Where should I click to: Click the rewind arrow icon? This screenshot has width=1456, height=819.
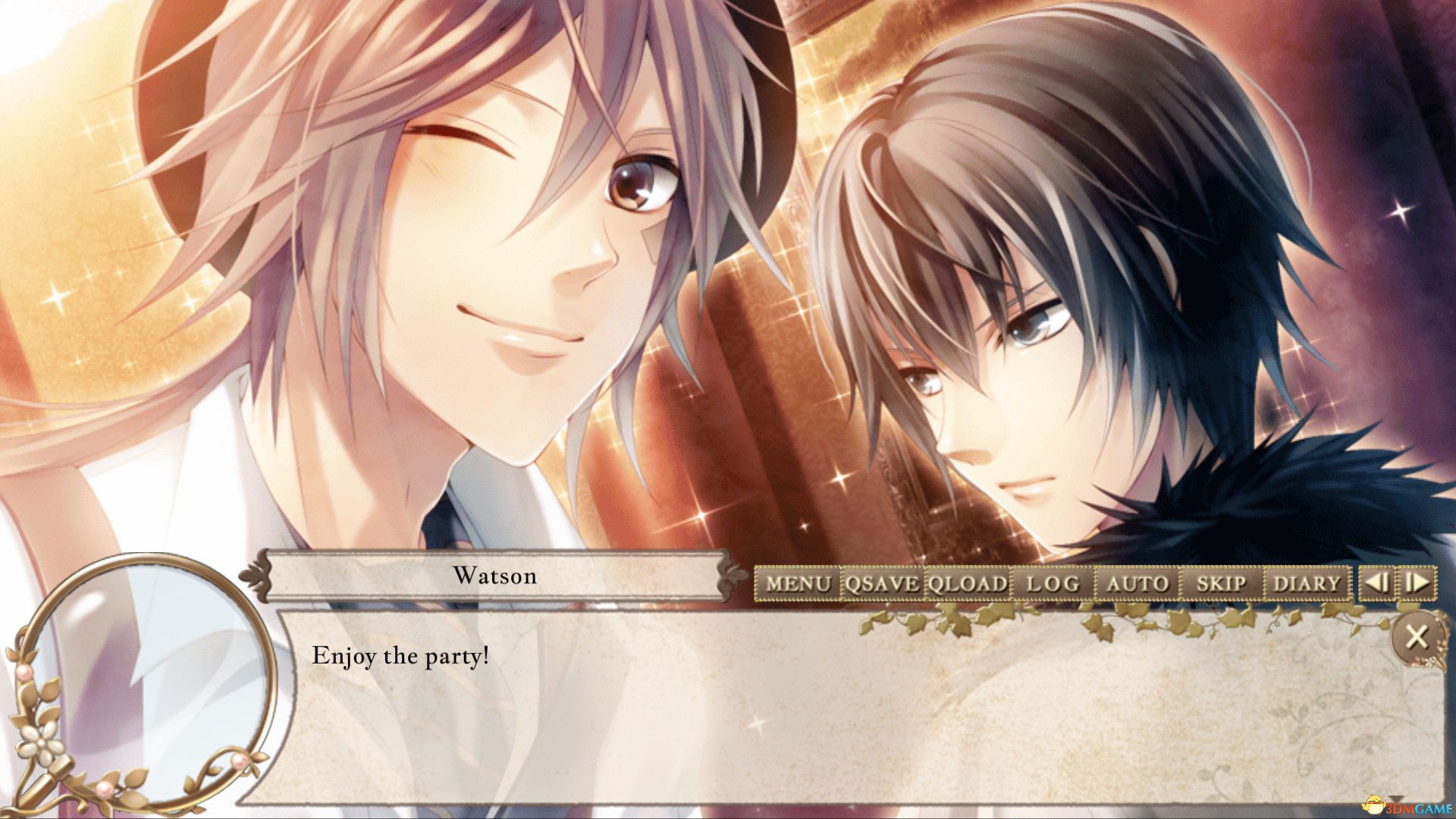point(1376,584)
